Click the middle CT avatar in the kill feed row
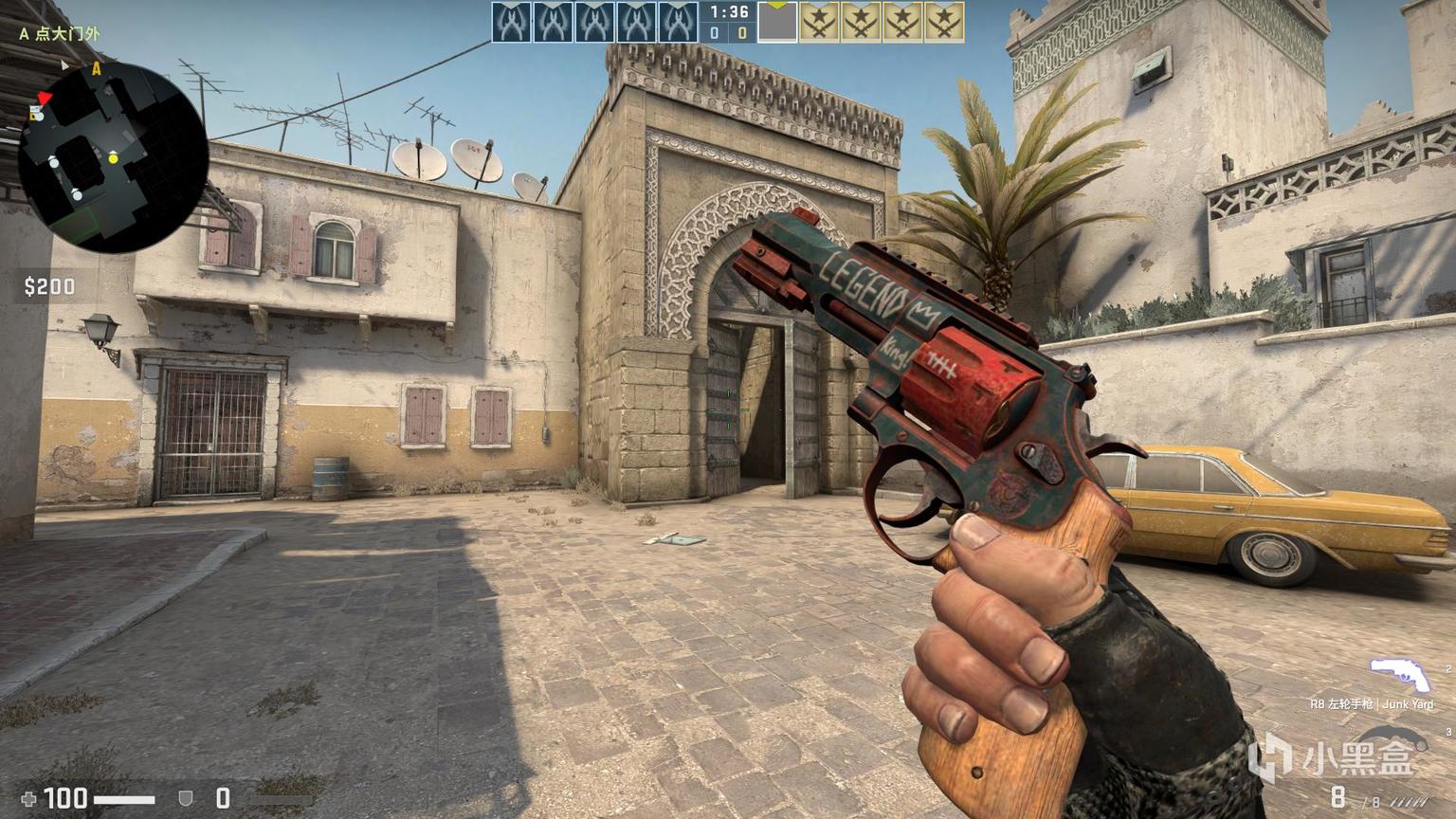 click(592, 21)
